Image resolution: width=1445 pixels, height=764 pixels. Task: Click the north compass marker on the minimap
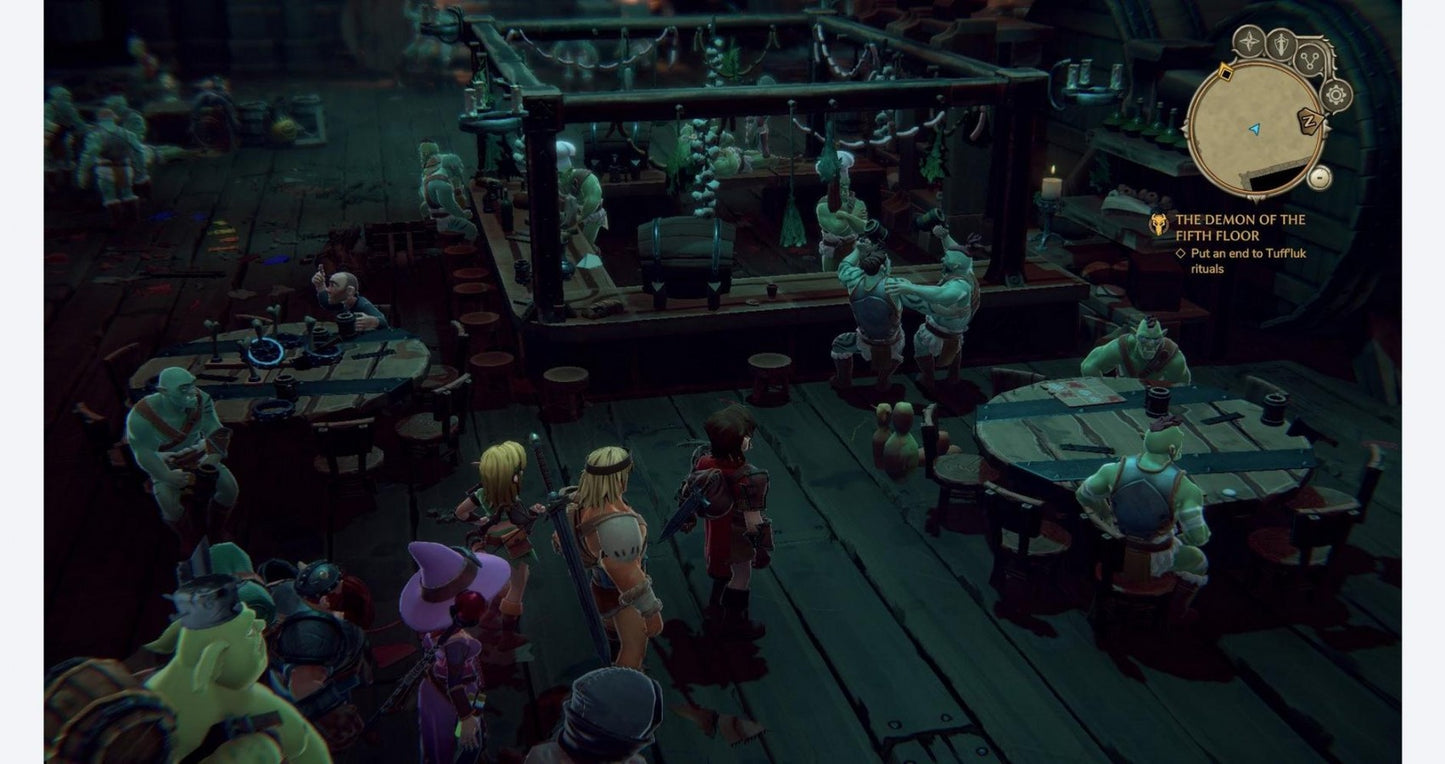[1310, 121]
